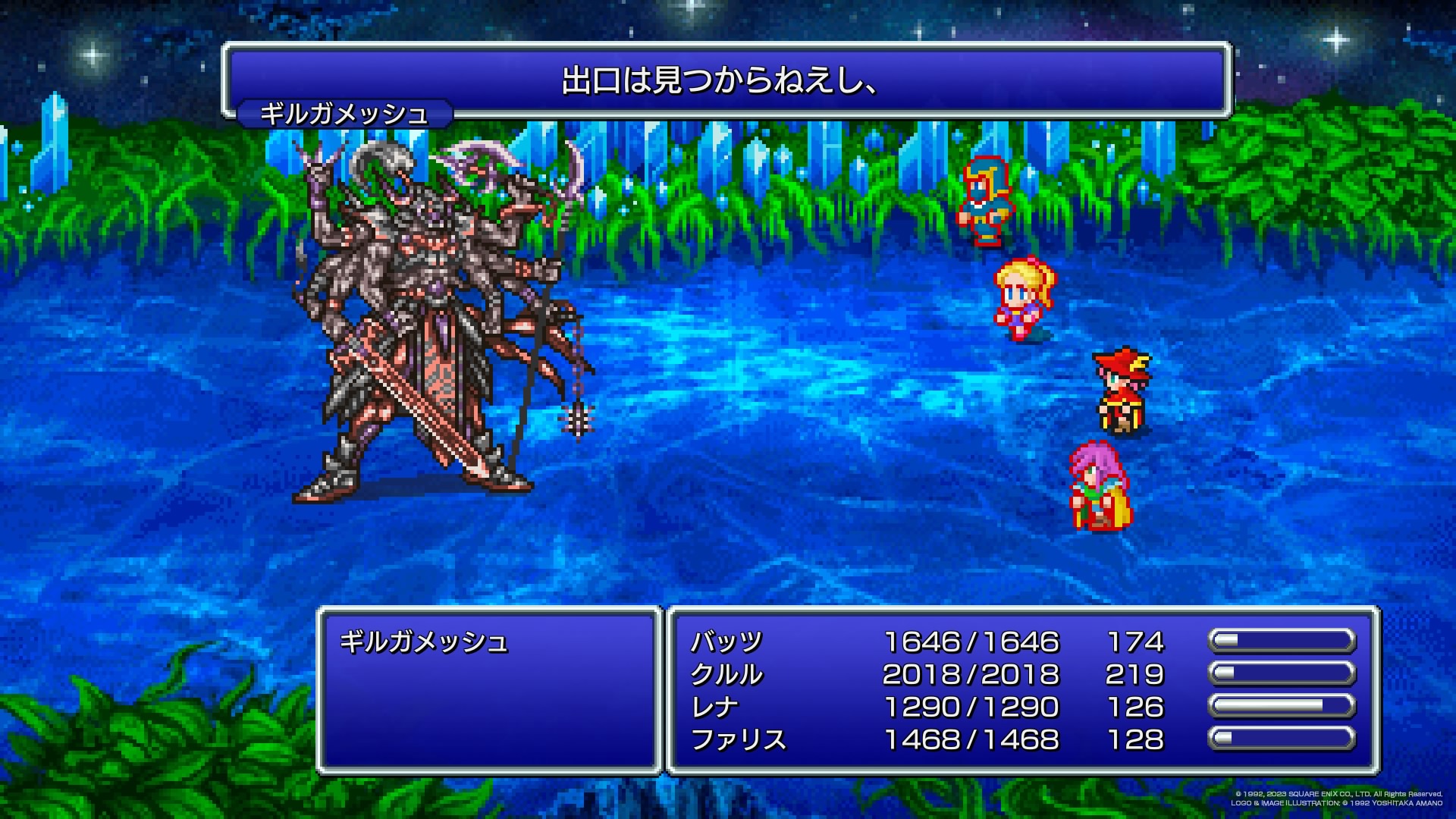1456x819 pixels.
Task: Select クルル in the party list
Action: (x=726, y=675)
